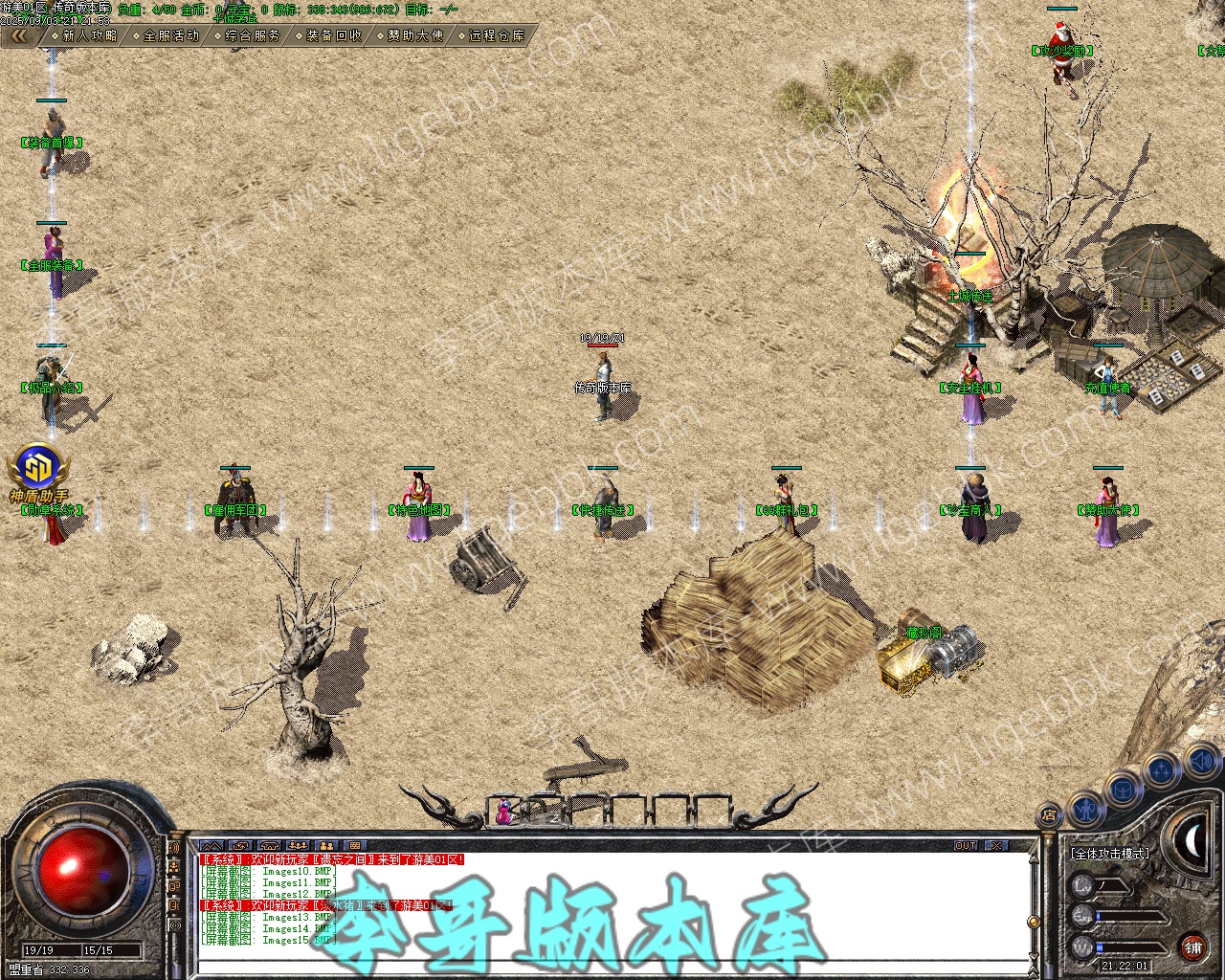Screen dimensions: 1225x980
Task: Choose the 赞助大使 menu entry
Action: tap(413, 35)
